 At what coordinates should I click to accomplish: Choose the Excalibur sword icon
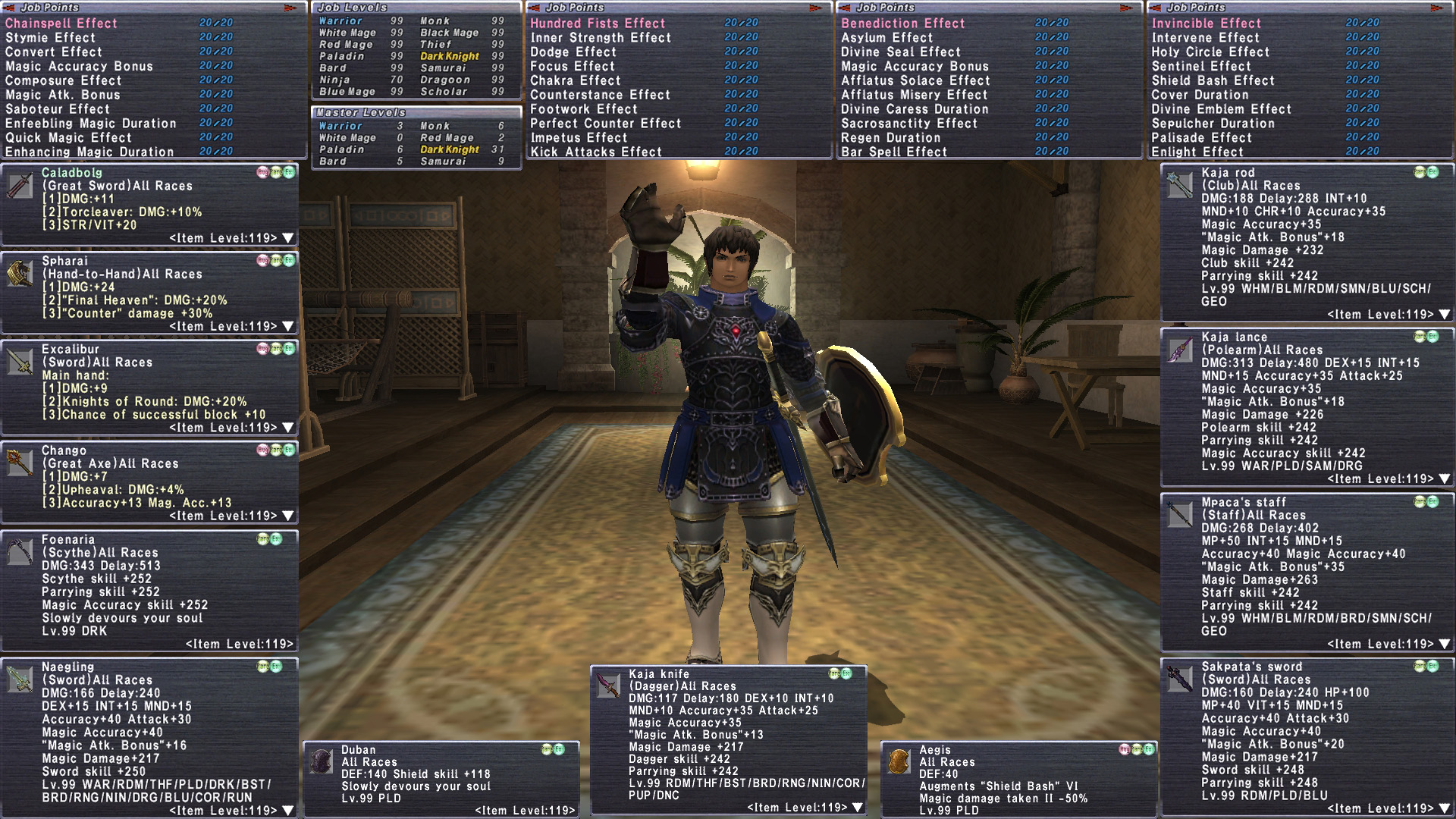[20, 362]
